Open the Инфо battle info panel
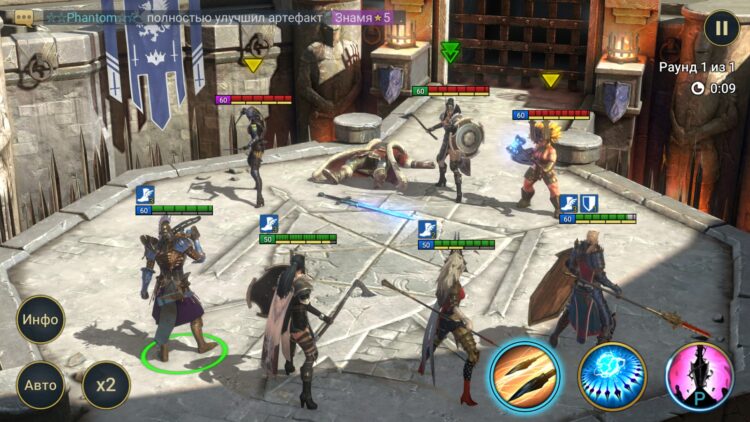The height and width of the screenshot is (422, 750). 41,320
